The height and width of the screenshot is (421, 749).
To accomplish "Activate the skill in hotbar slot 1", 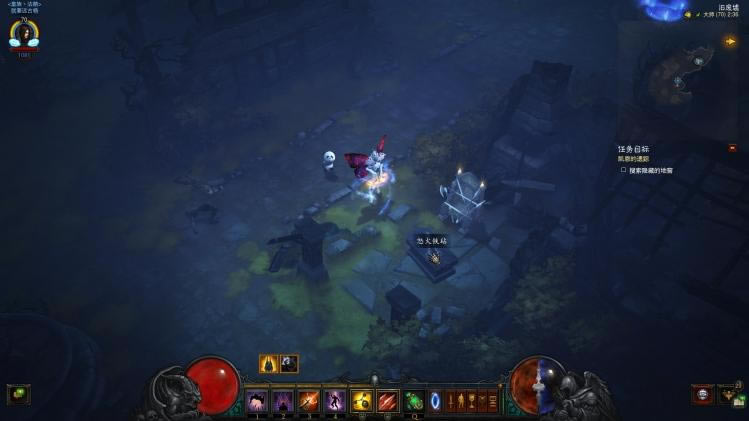I will [x=257, y=401].
